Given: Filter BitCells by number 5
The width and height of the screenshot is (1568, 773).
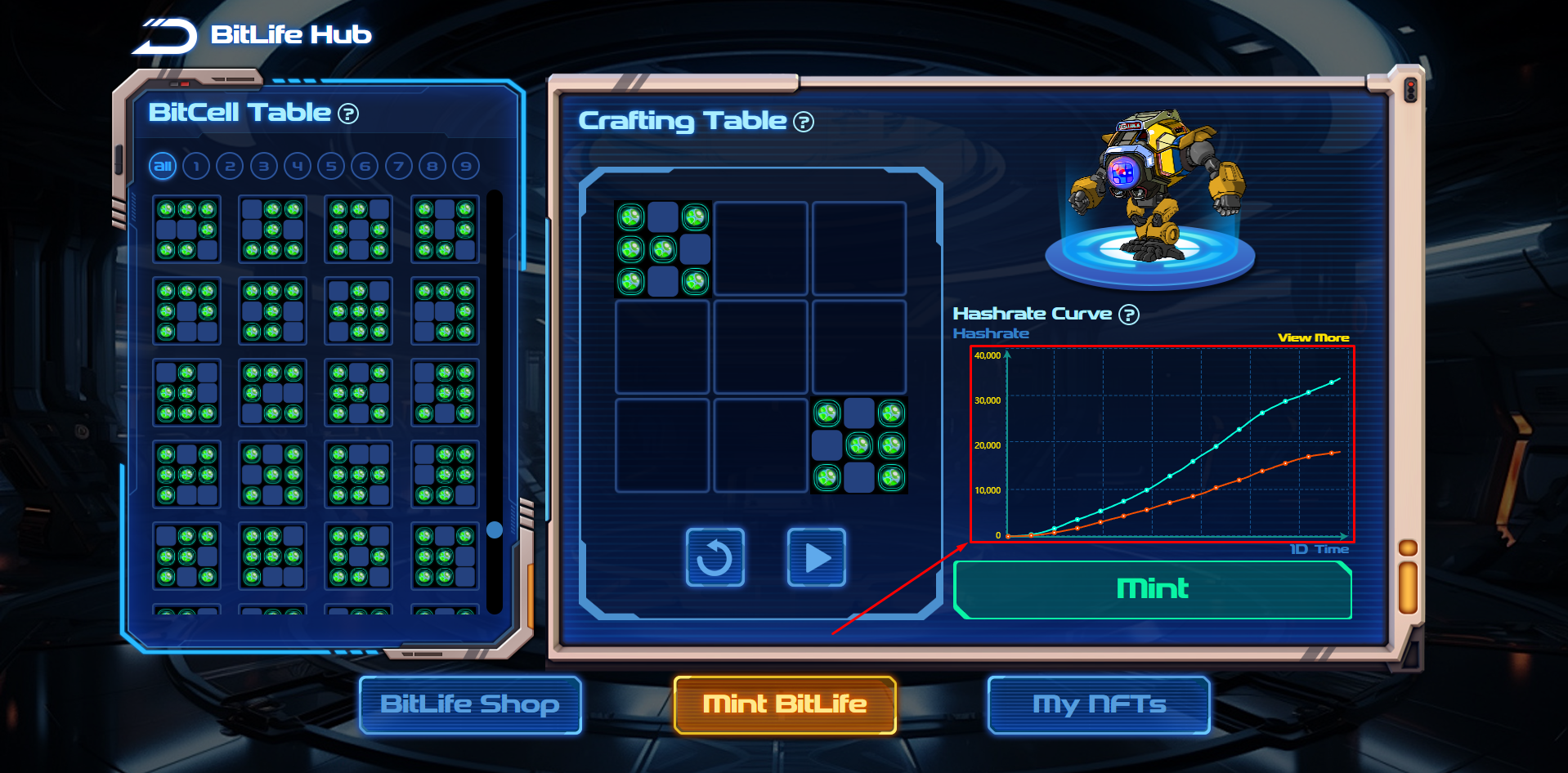Looking at the screenshot, I should pos(331,167).
